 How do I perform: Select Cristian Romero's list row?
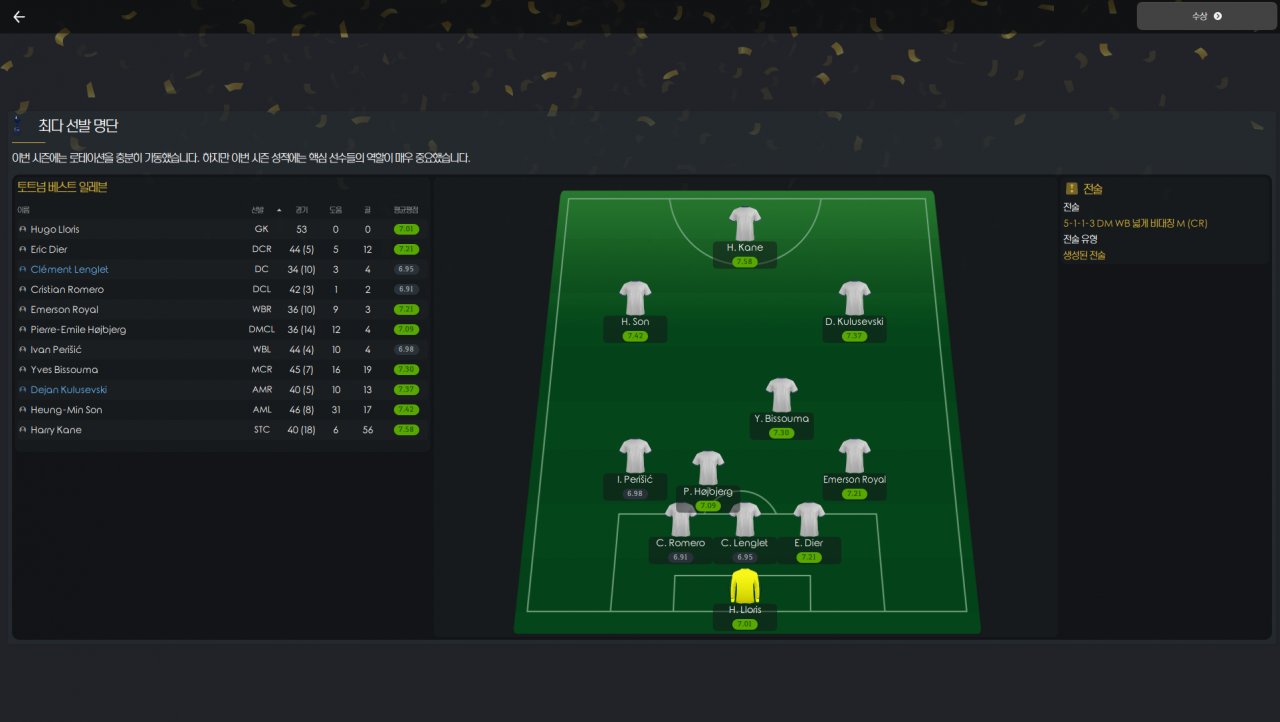pyautogui.click(x=67, y=289)
